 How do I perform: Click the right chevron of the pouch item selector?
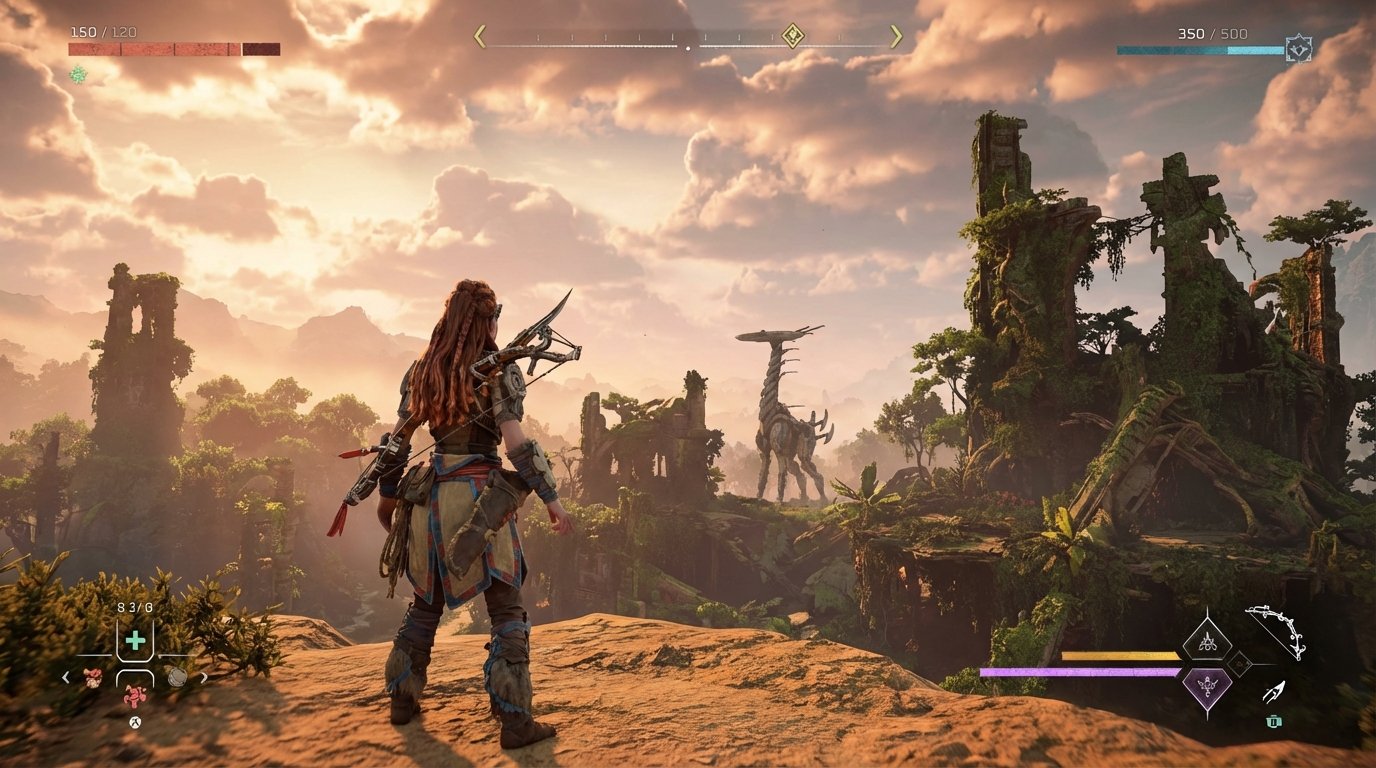pyautogui.click(x=206, y=677)
